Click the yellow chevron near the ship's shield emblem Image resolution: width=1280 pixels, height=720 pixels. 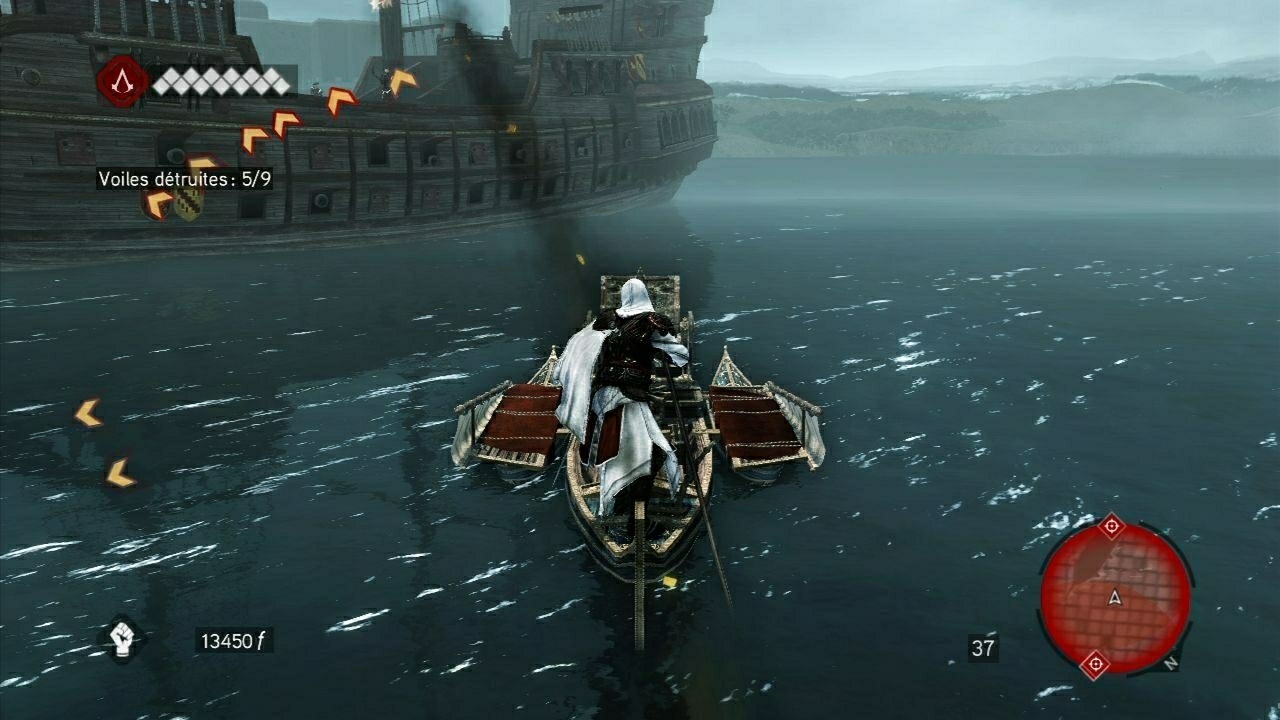point(156,203)
